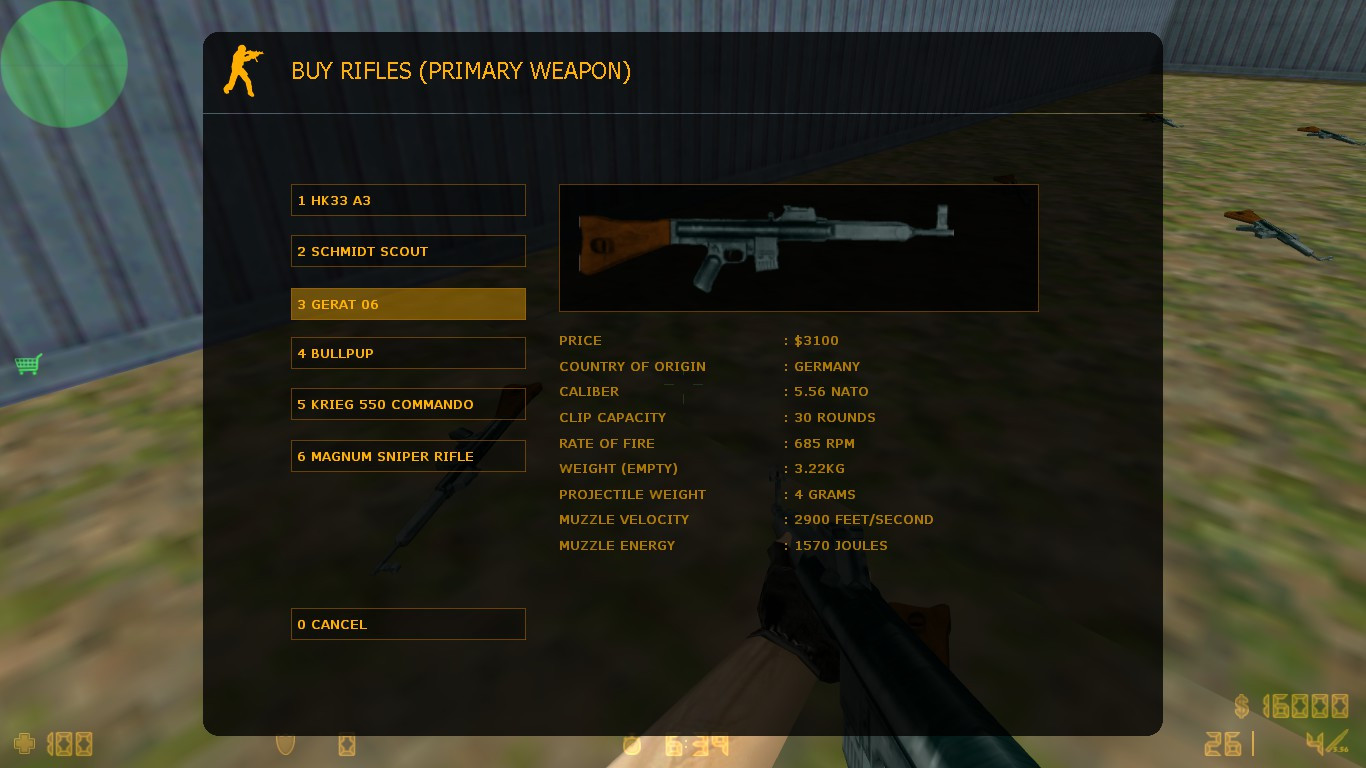Buy the highlighted GERAT 06 rifle
This screenshot has width=1366, height=768.
pos(408,303)
